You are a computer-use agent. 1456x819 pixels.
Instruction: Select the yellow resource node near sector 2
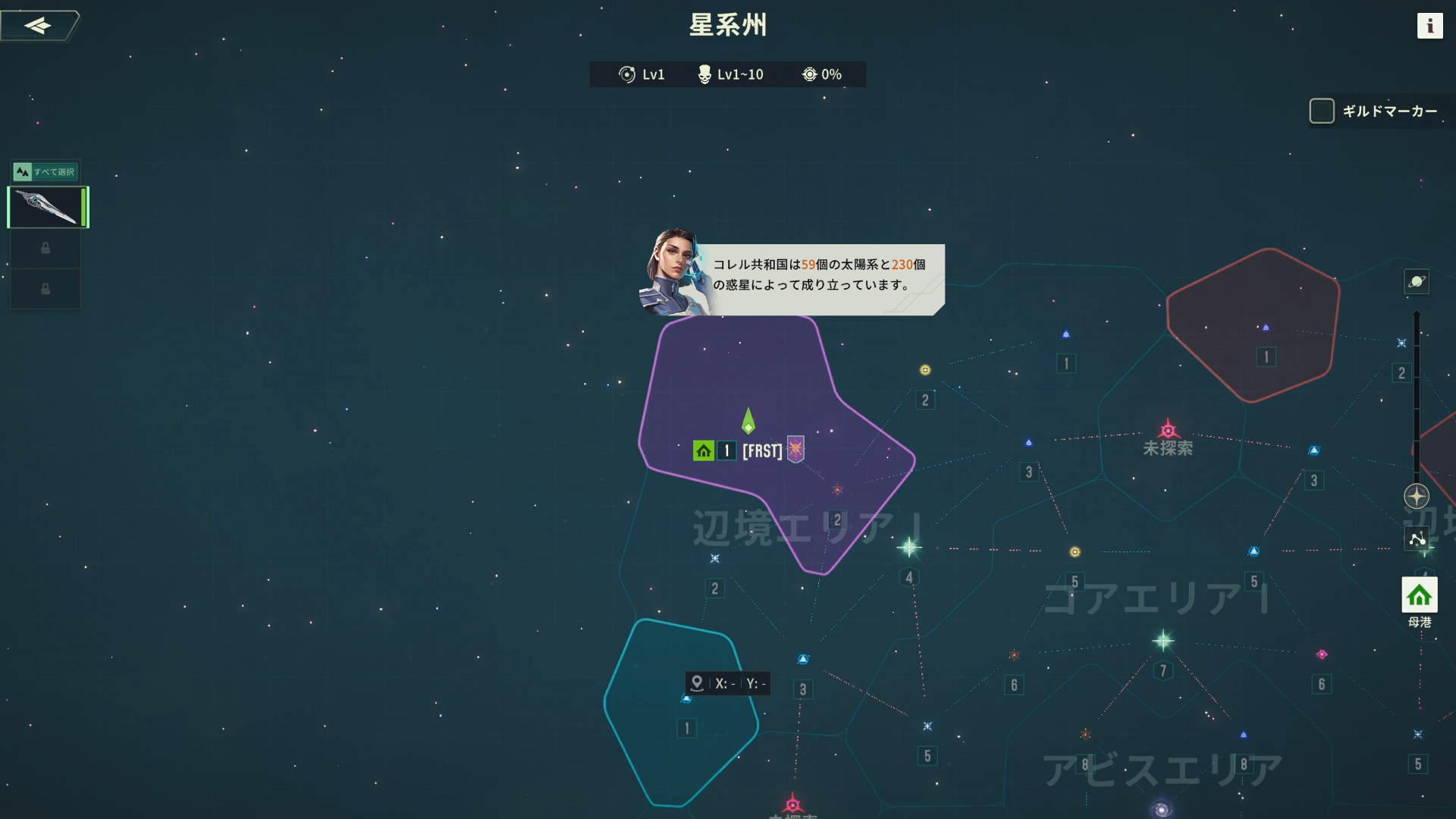(924, 369)
